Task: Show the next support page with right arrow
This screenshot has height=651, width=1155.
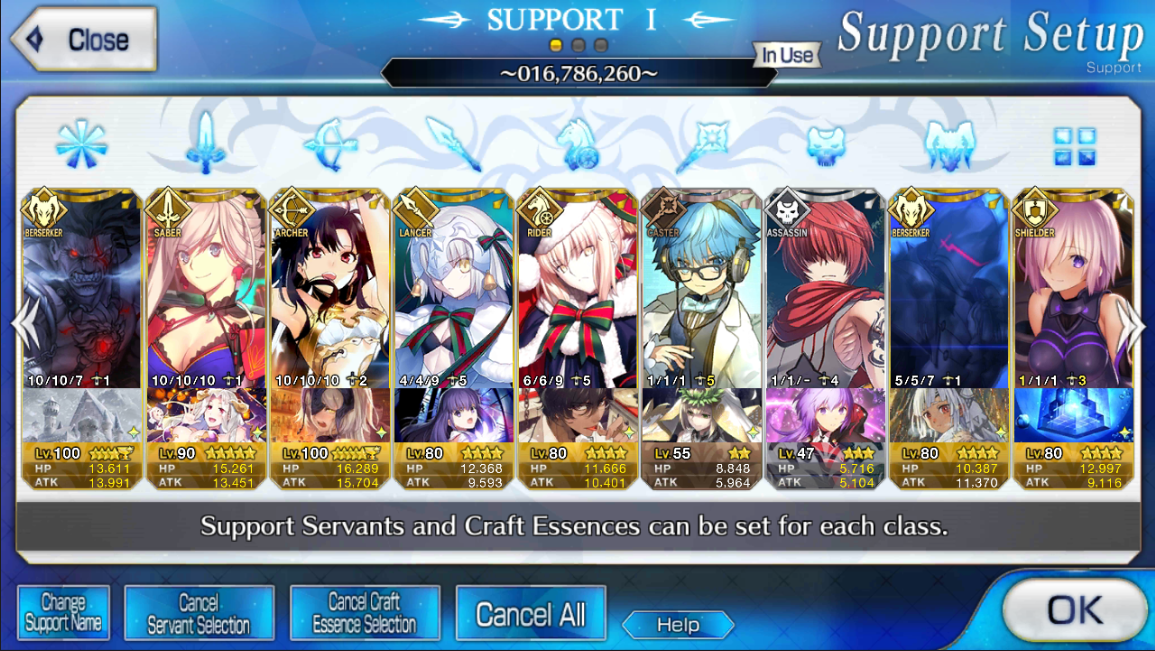Action: [1134, 324]
